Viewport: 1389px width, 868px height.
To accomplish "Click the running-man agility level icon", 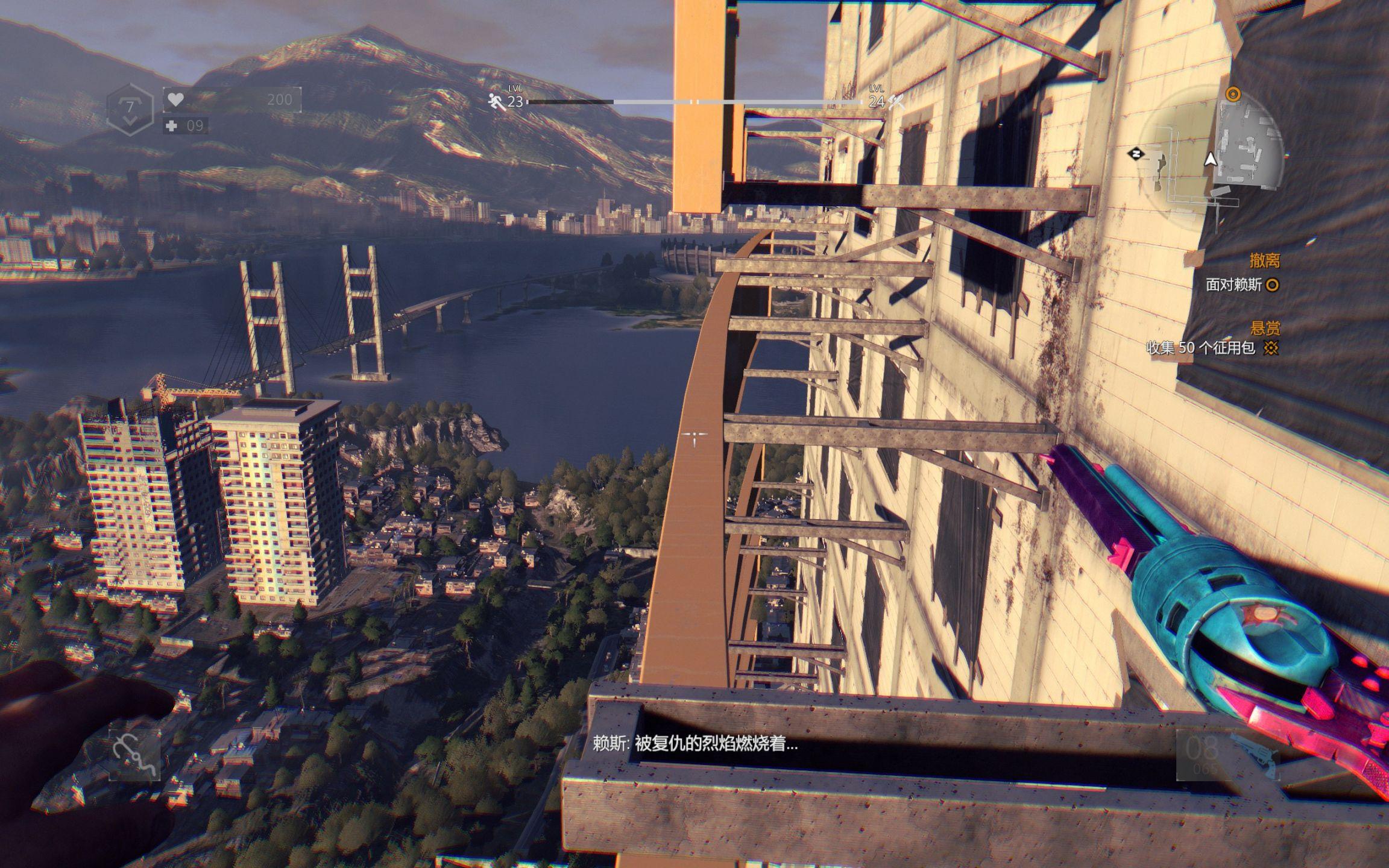I will click(497, 102).
